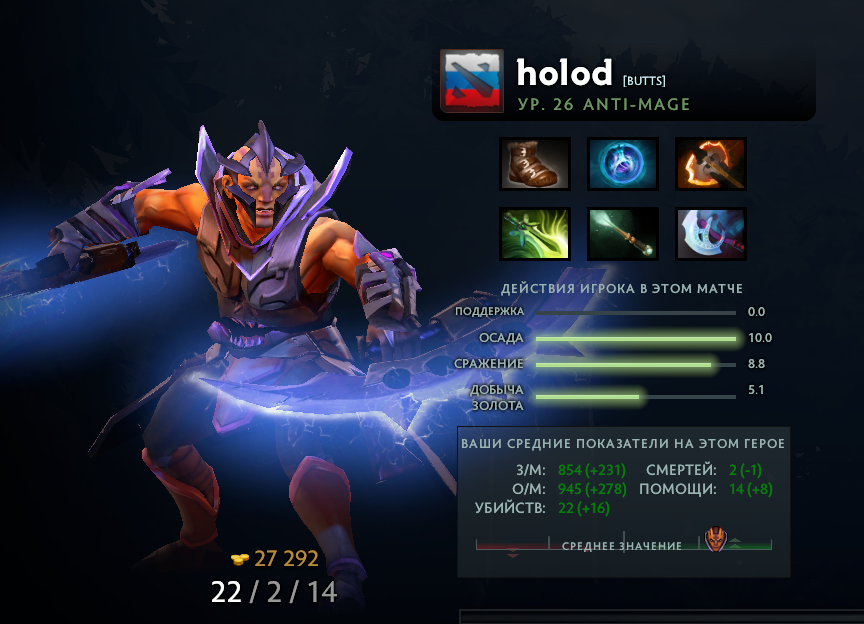864x624 pixels.
Task: Select the Boots of Travel item icon
Action: pos(535,163)
